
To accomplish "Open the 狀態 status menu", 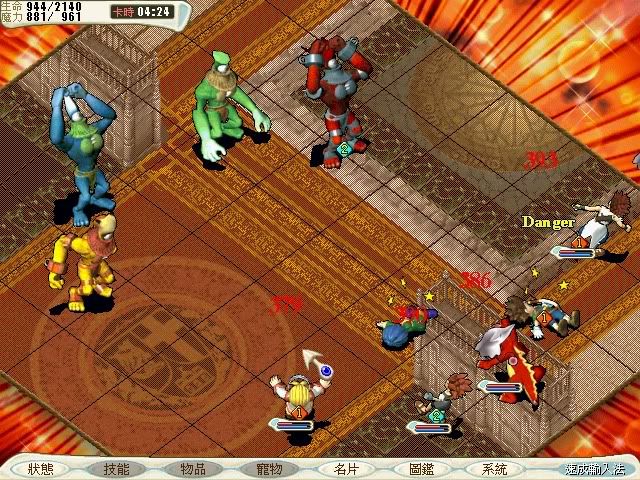I will (x=41, y=469).
